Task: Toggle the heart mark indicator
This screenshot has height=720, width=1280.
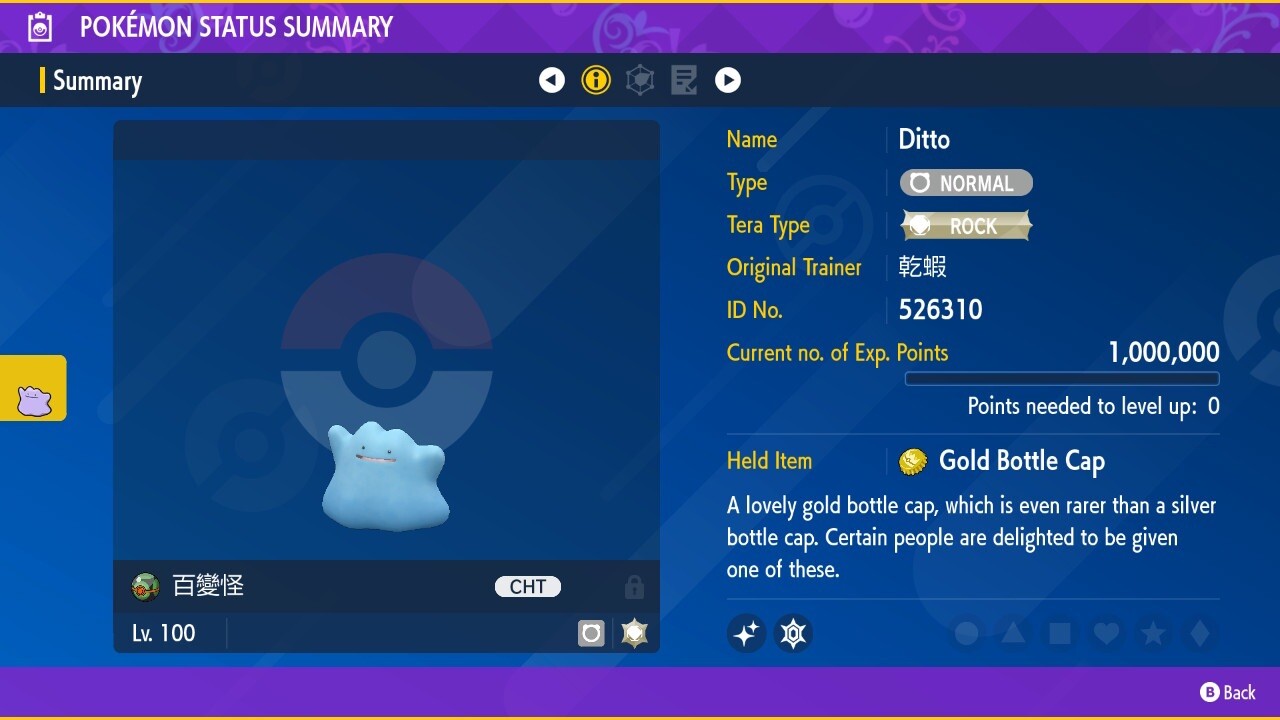Action: coord(1106,633)
